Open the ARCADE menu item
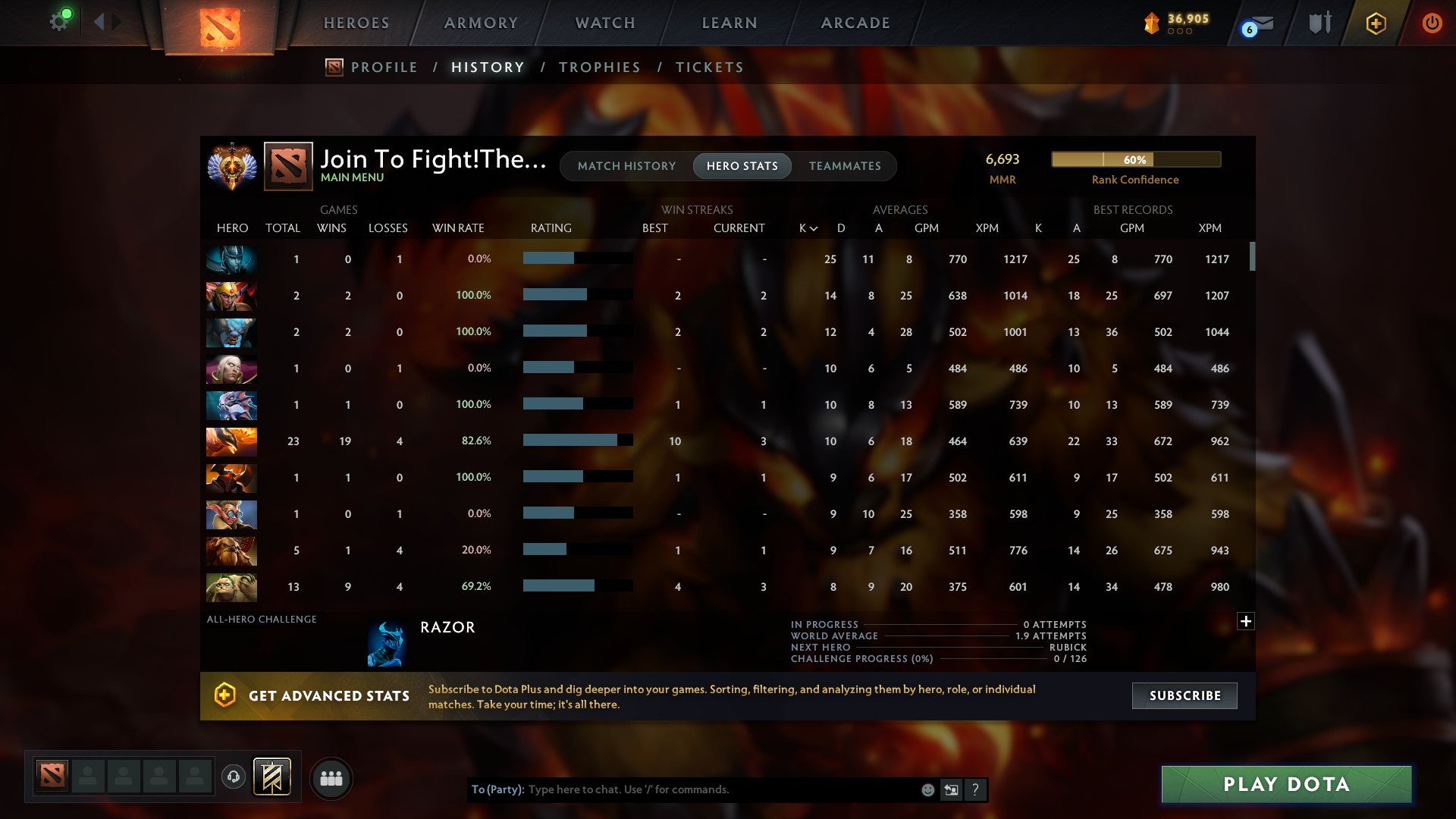The height and width of the screenshot is (819, 1456). pyautogui.click(x=854, y=23)
